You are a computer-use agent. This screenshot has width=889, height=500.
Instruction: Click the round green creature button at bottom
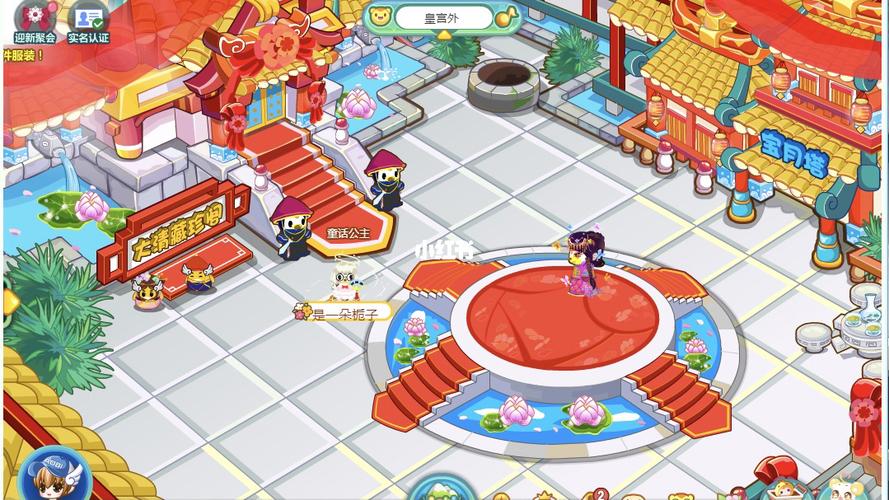click(440, 490)
